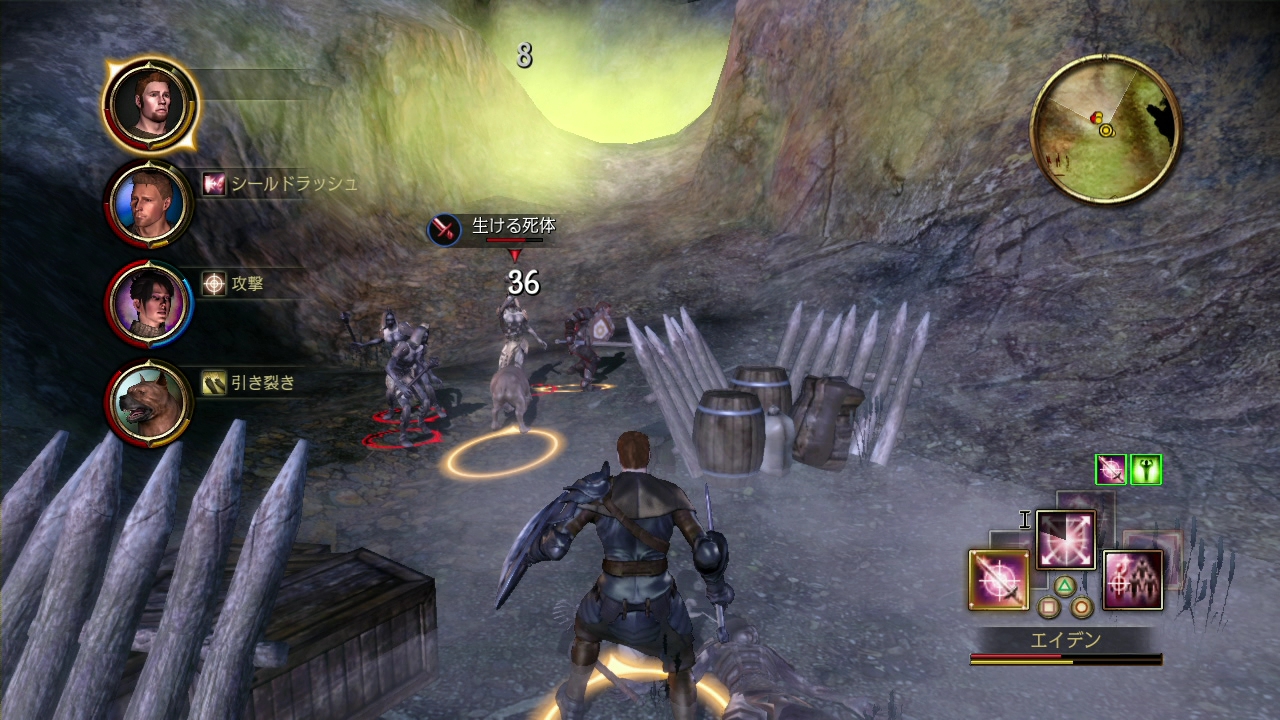Select the 生ける死体 target label
The height and width of the screenshot is (720, 1280).
click(x=513, y=227)
